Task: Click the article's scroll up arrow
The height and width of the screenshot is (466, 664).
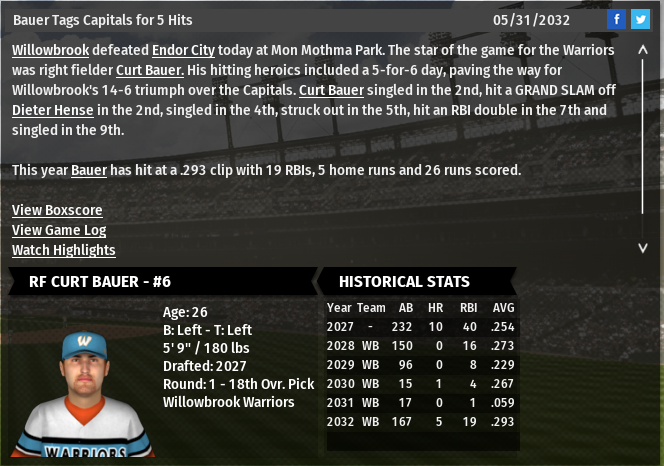Action: click(643, 49)
